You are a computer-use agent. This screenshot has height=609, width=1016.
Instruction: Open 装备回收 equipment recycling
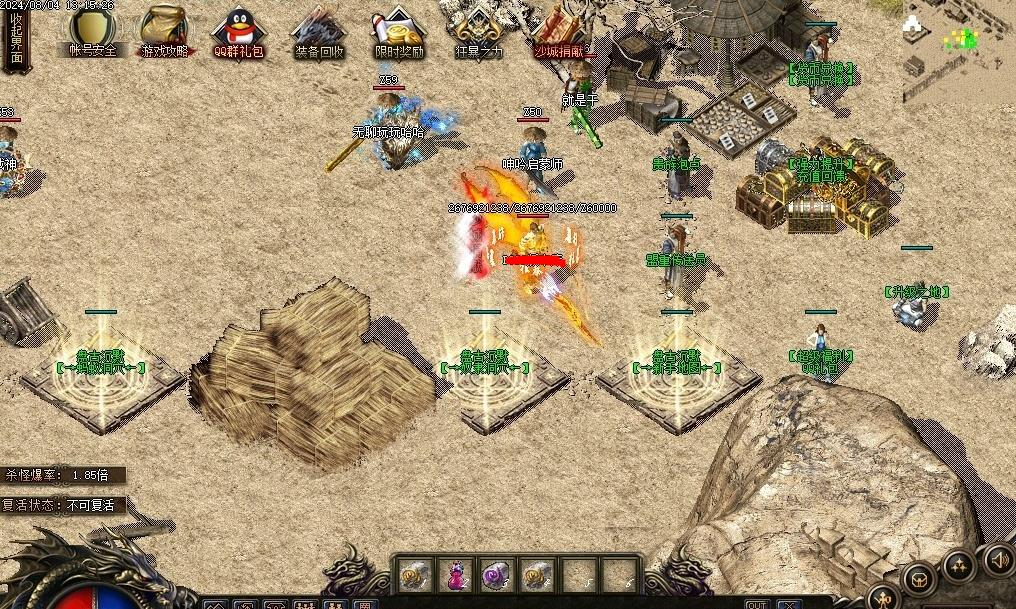pyautogui.click(x=318, y=30)
